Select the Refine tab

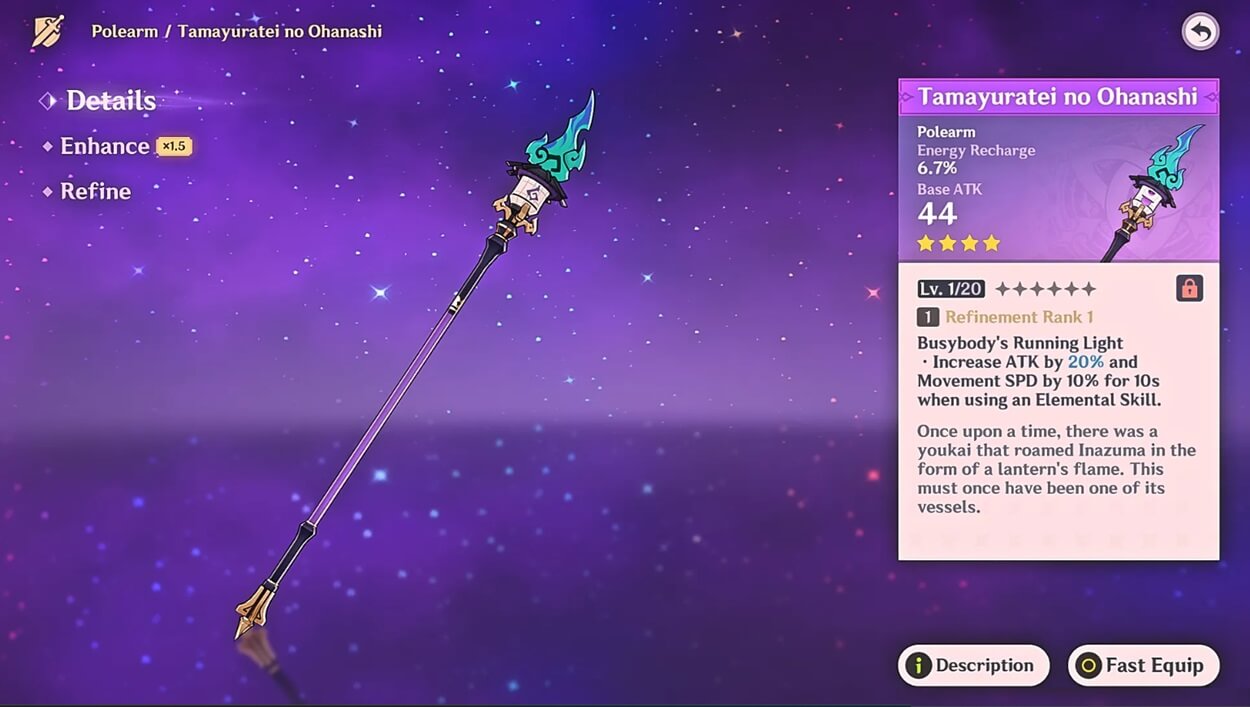click(95, 191)
